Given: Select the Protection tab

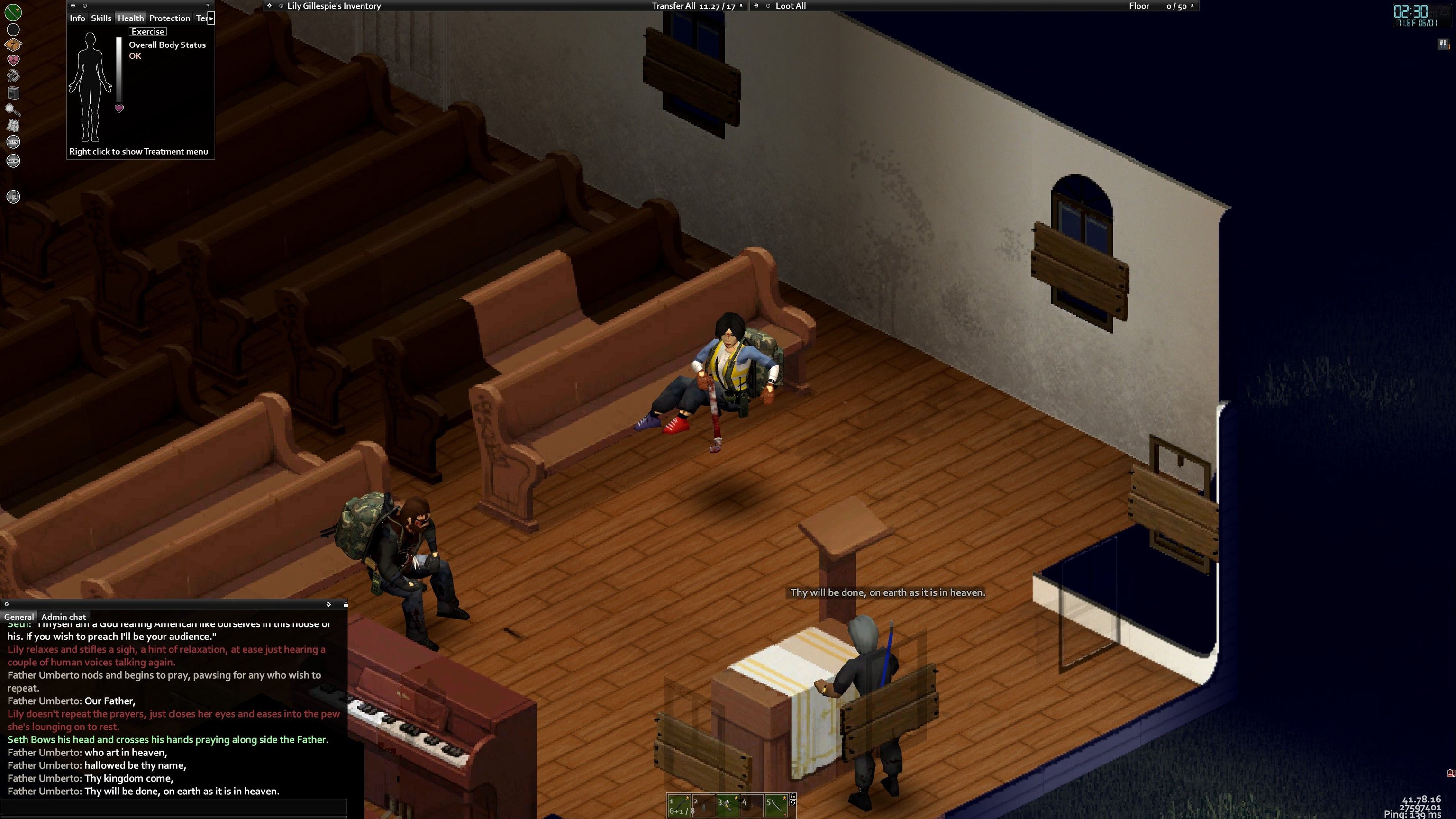Looking at the screenshot, I should [169, 18].
